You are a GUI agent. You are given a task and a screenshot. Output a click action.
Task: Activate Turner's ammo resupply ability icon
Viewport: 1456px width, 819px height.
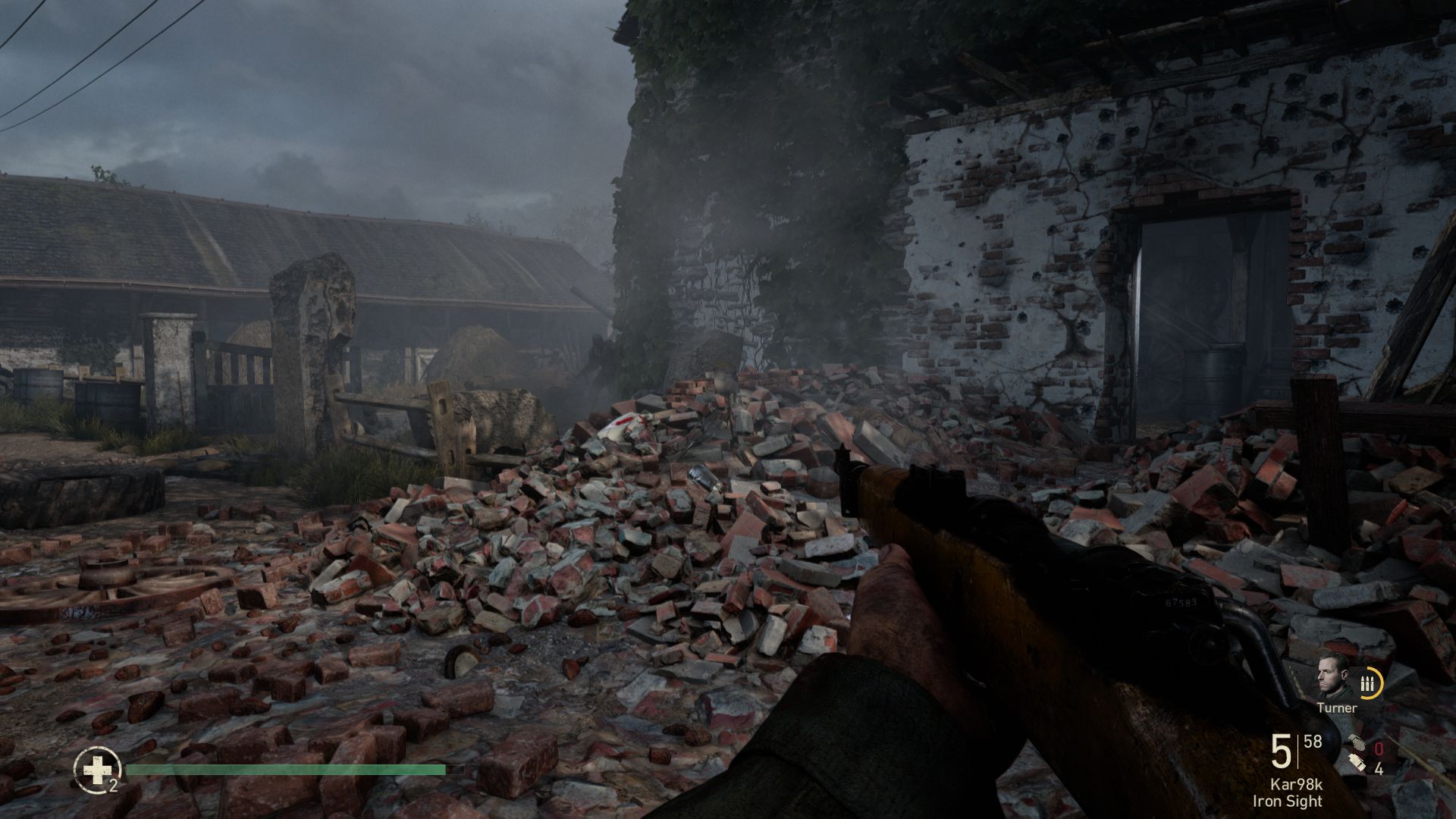pos(1369,684)
